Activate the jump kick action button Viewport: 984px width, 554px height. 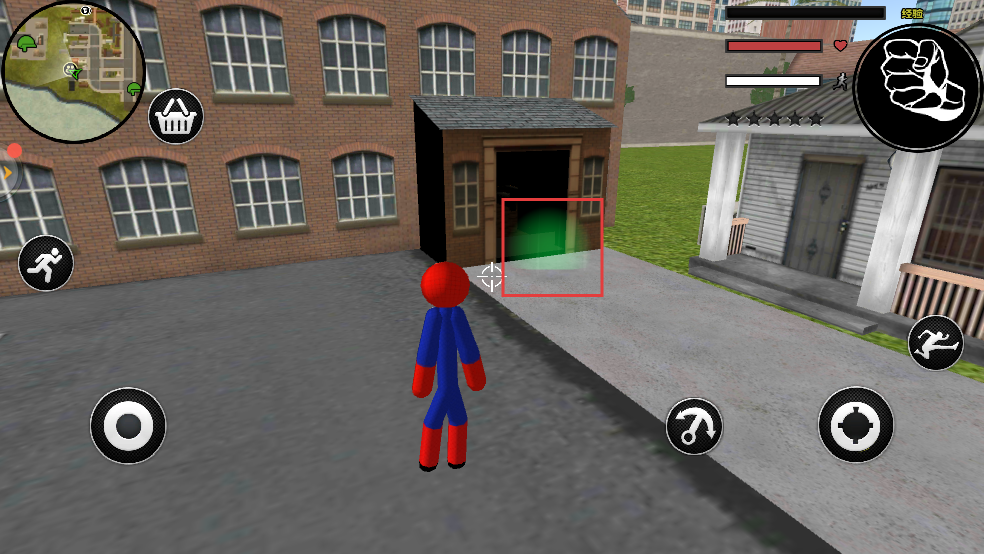click(935, 343)
